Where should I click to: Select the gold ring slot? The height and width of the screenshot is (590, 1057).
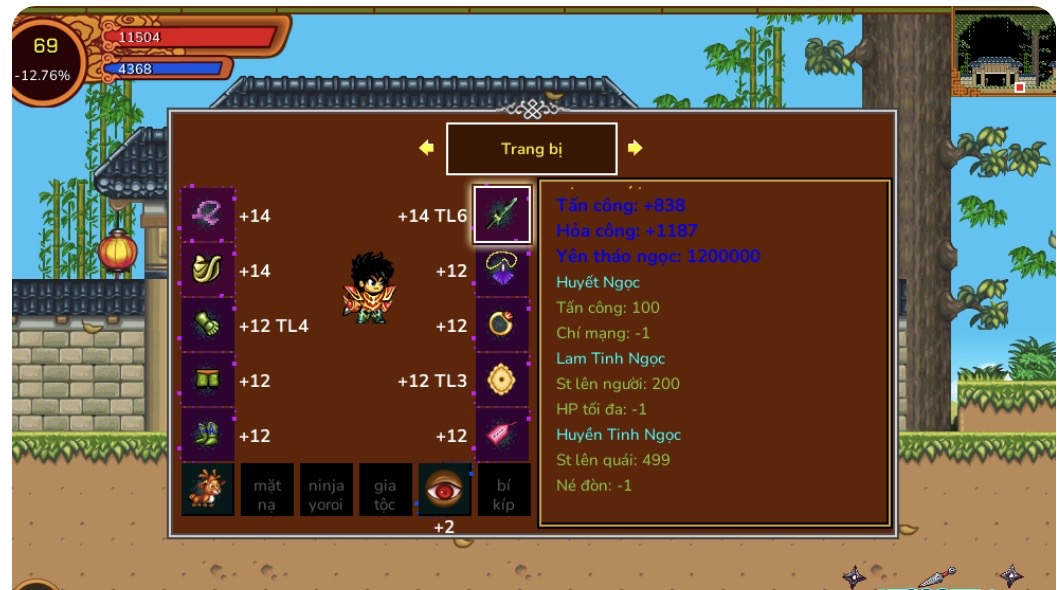(502, 325)
